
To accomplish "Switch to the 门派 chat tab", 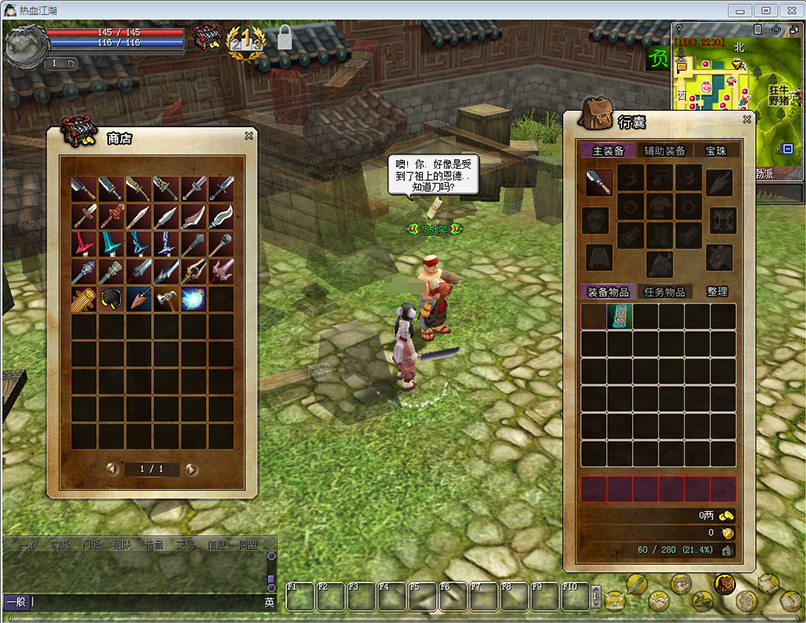I will click(x=91, y=545).
